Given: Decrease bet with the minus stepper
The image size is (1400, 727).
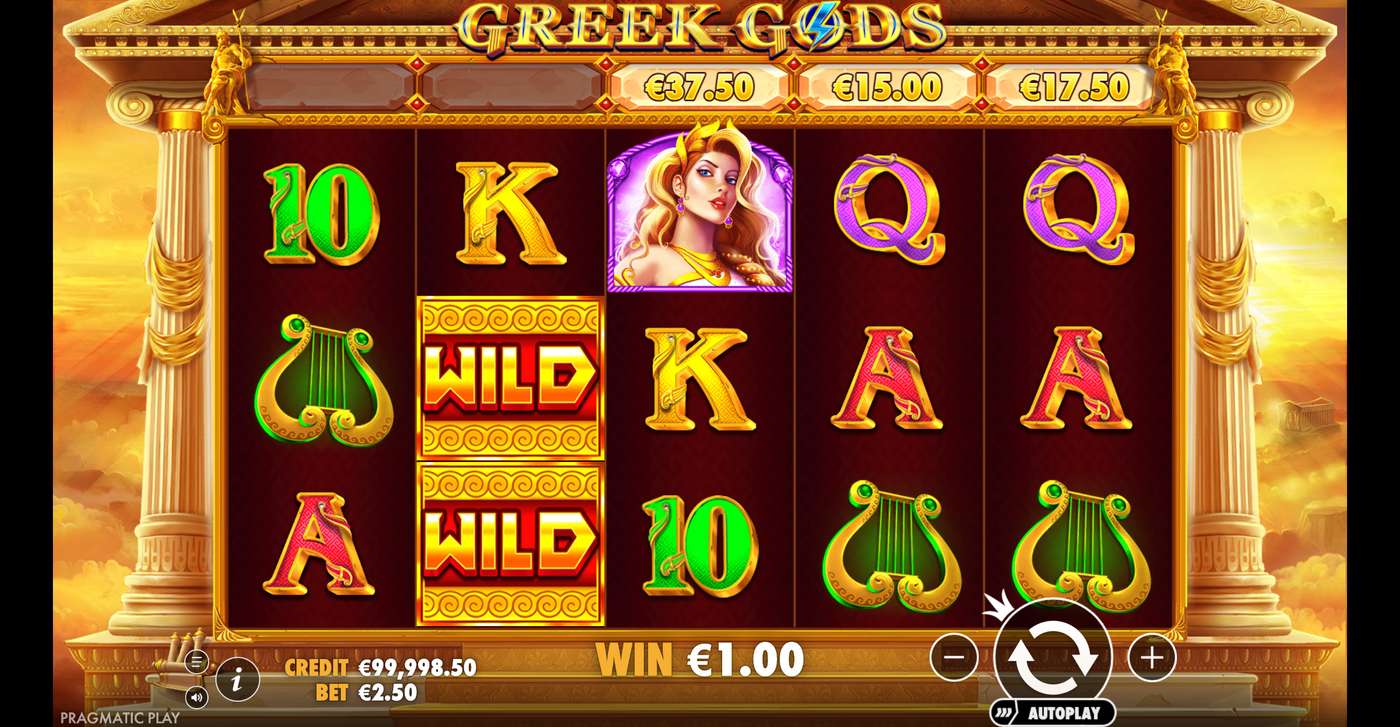Looking at the screenshot, I should click(955, 657).
